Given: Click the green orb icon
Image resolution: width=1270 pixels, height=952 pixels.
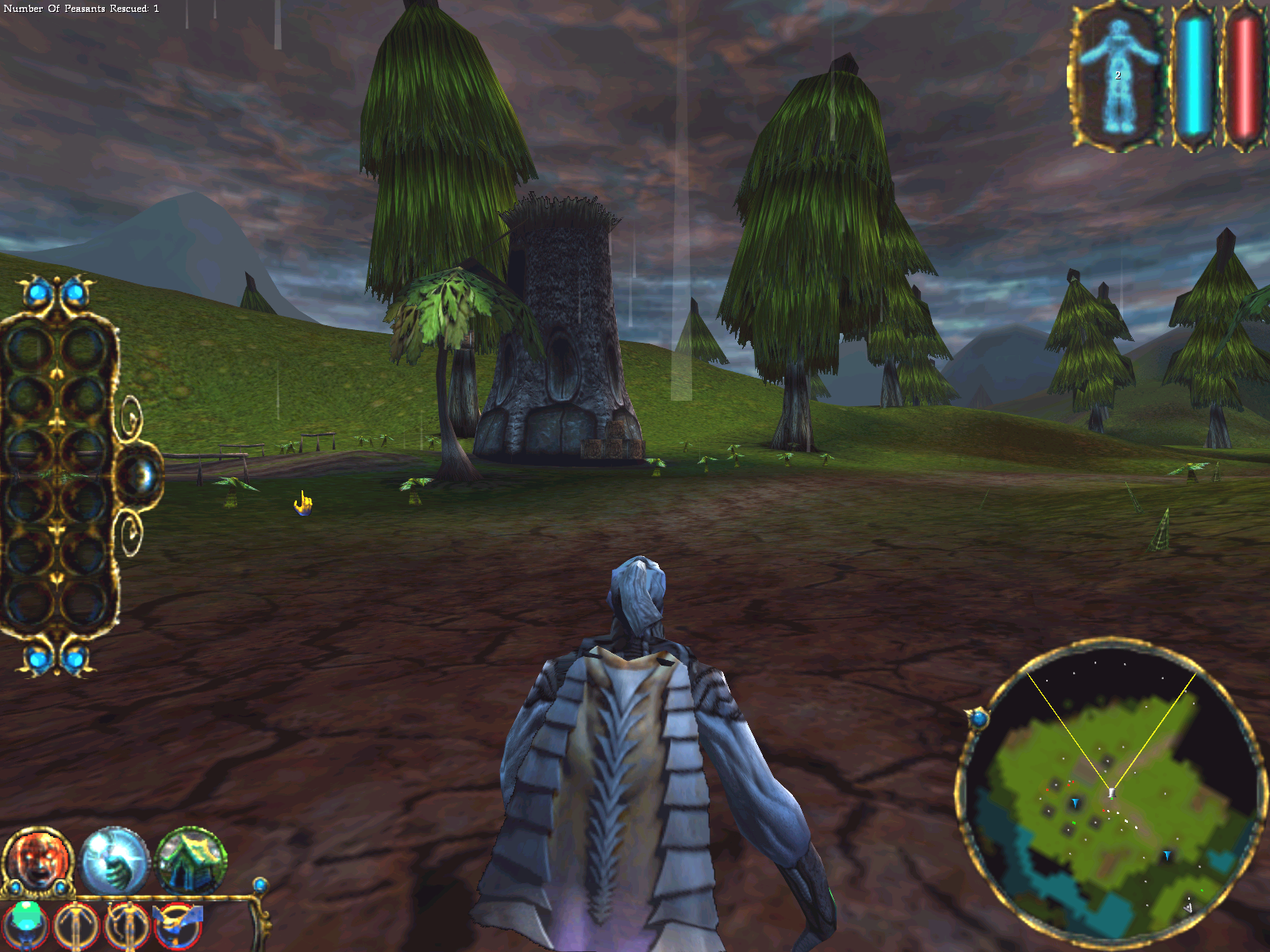Looking at the screenshot, I should [26, 923].
